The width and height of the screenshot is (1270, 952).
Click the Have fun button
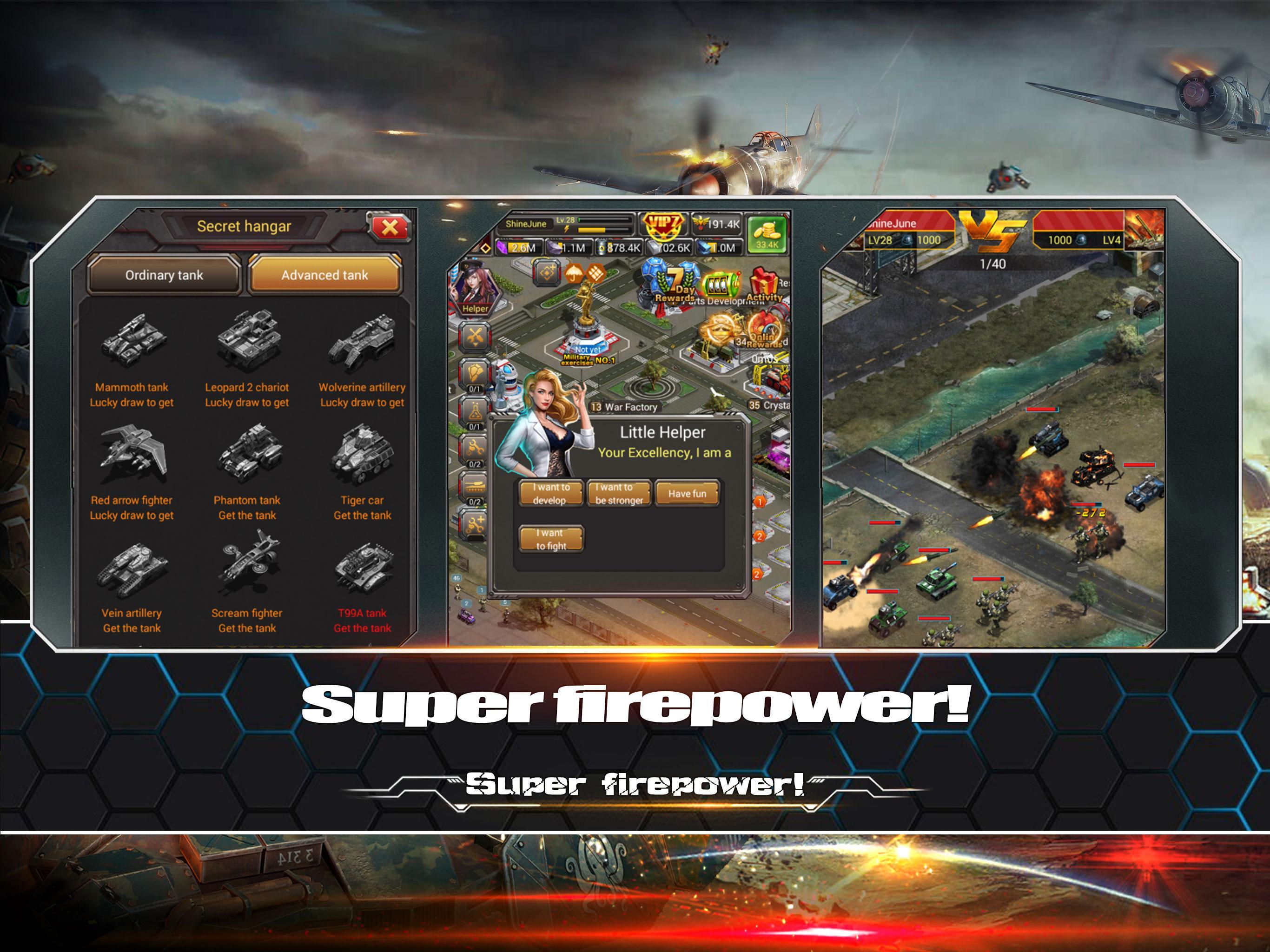(x=687, y=492)
